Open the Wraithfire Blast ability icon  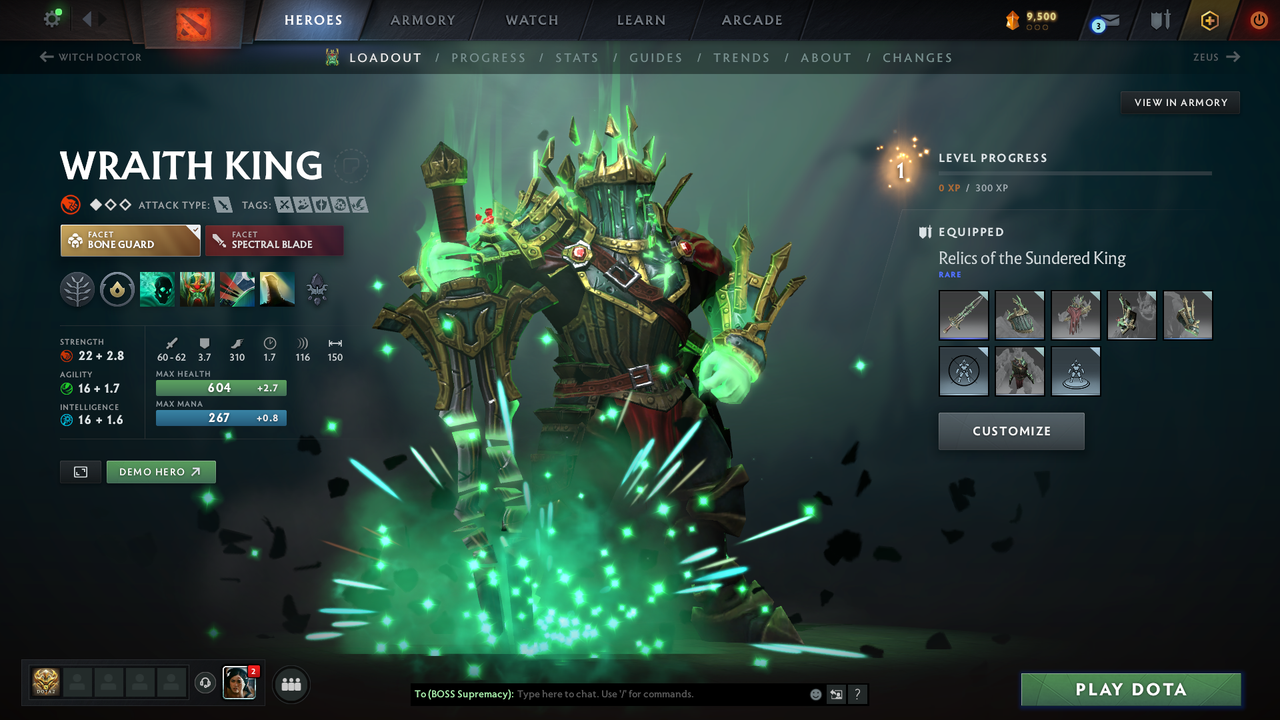(157, 290)
